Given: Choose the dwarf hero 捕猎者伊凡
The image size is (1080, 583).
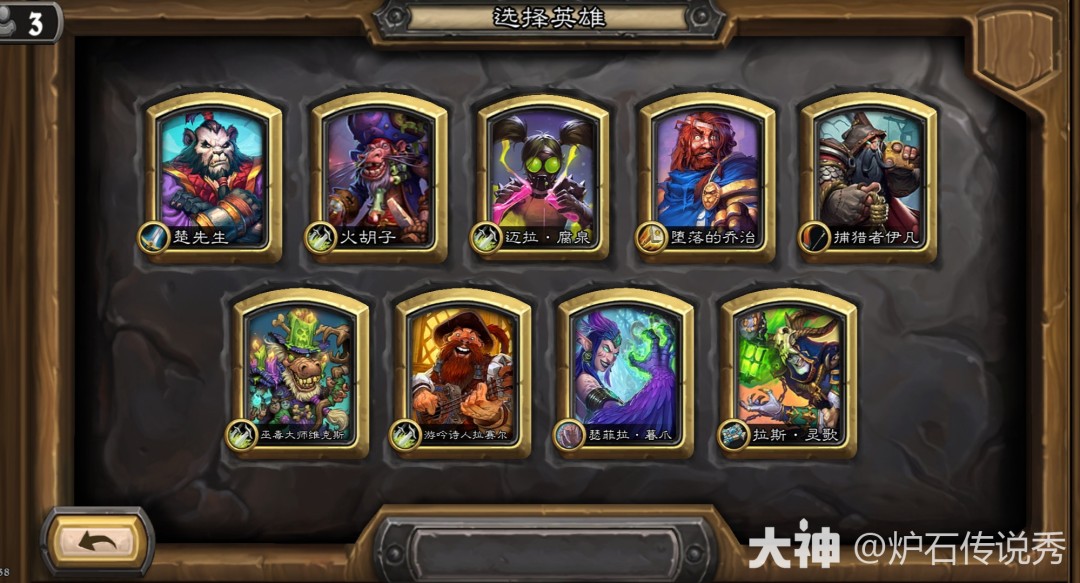Looking at the screenshot, I should pos(869,176).
